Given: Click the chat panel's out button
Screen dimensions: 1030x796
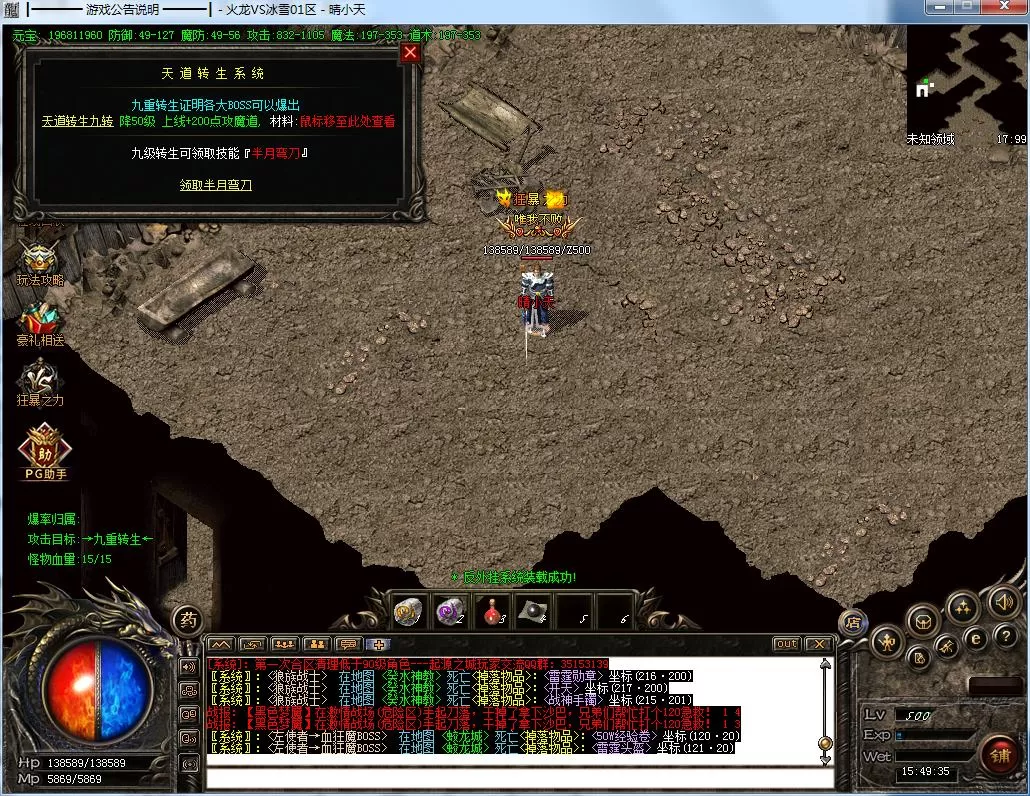Looking at the screenshot, I should pos(787,644).
